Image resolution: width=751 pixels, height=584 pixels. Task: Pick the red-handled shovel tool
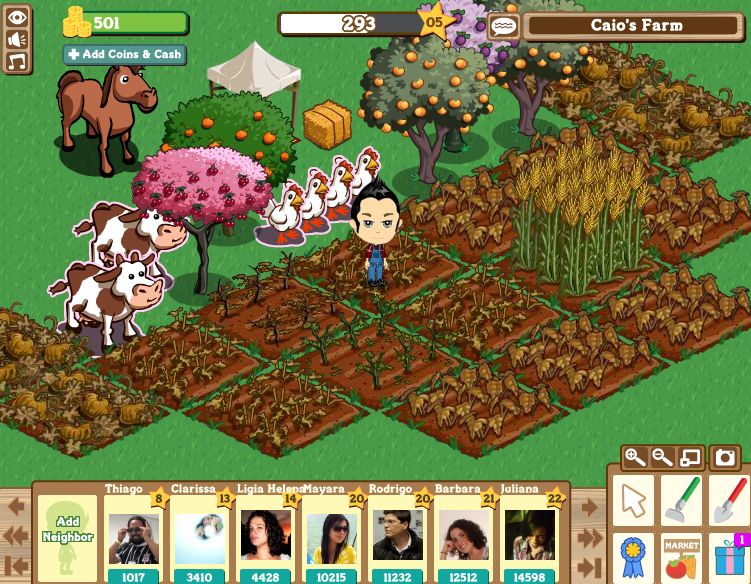[729, 500]
